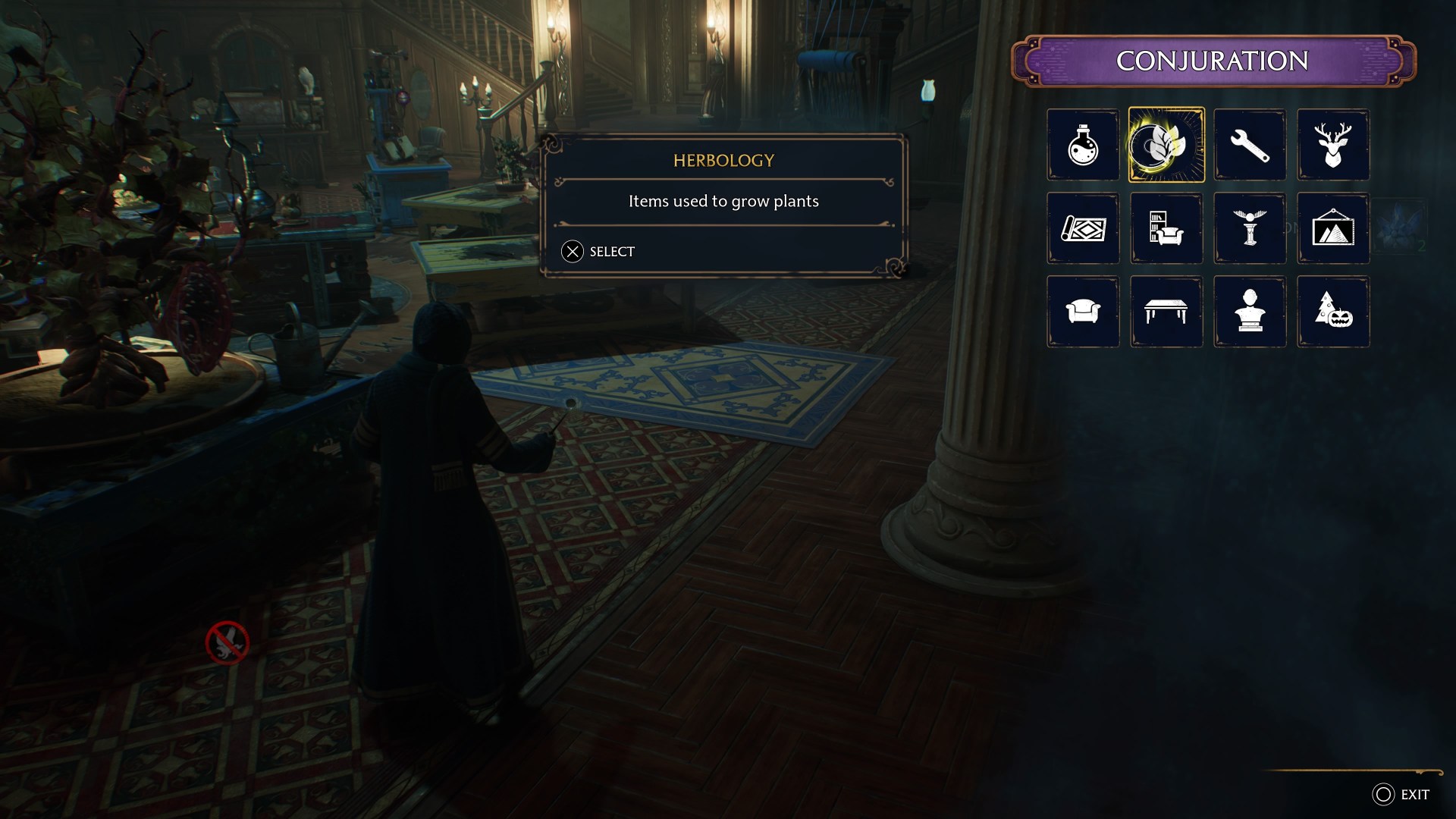The width and height of the screenshot is (1456, 819).
Task: Open the wall painting category
Action: 1333,228
